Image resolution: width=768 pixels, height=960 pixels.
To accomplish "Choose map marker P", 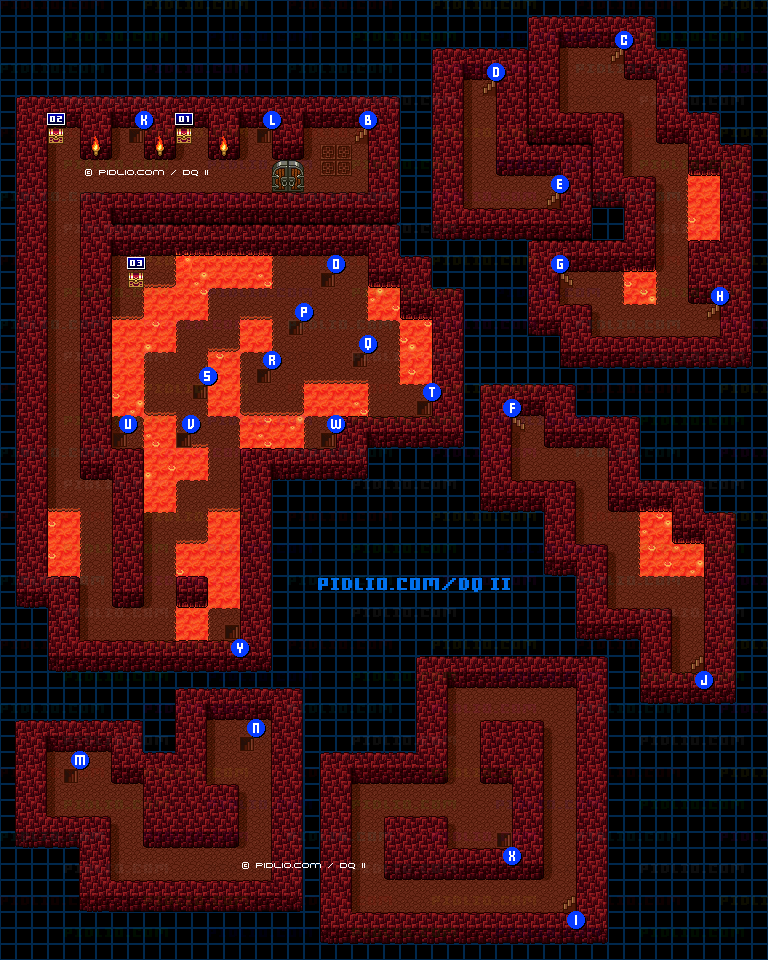I will coord(304,312).
